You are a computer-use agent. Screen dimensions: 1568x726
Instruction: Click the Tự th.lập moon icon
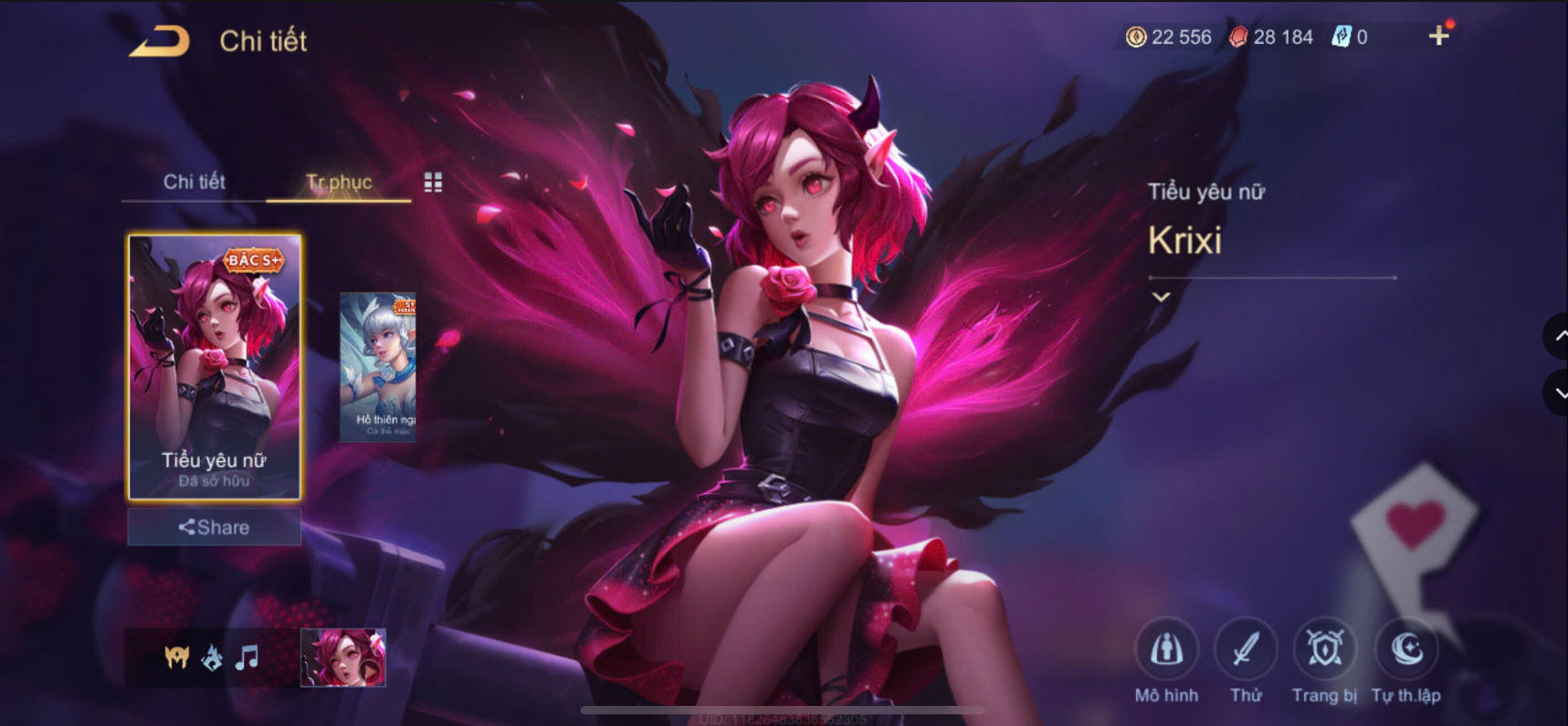[x=1406, y=650]
